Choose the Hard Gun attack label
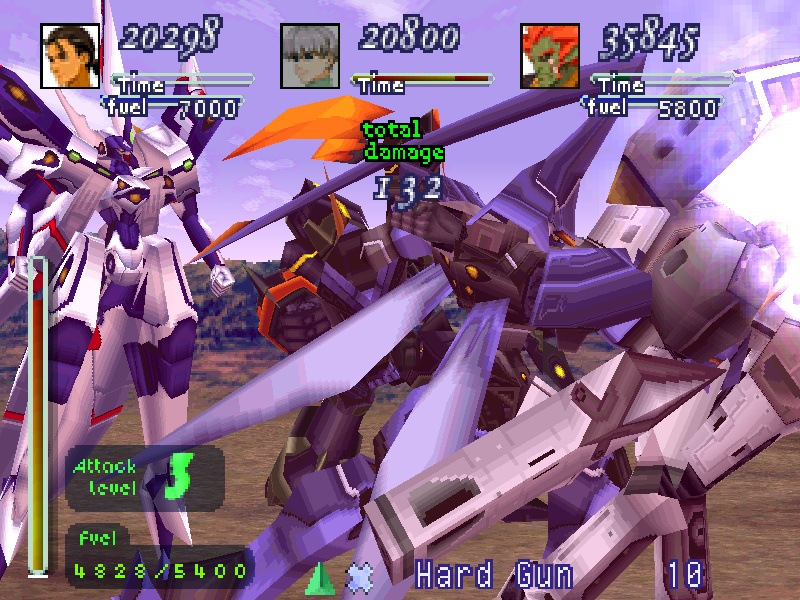 coord(494,575)
